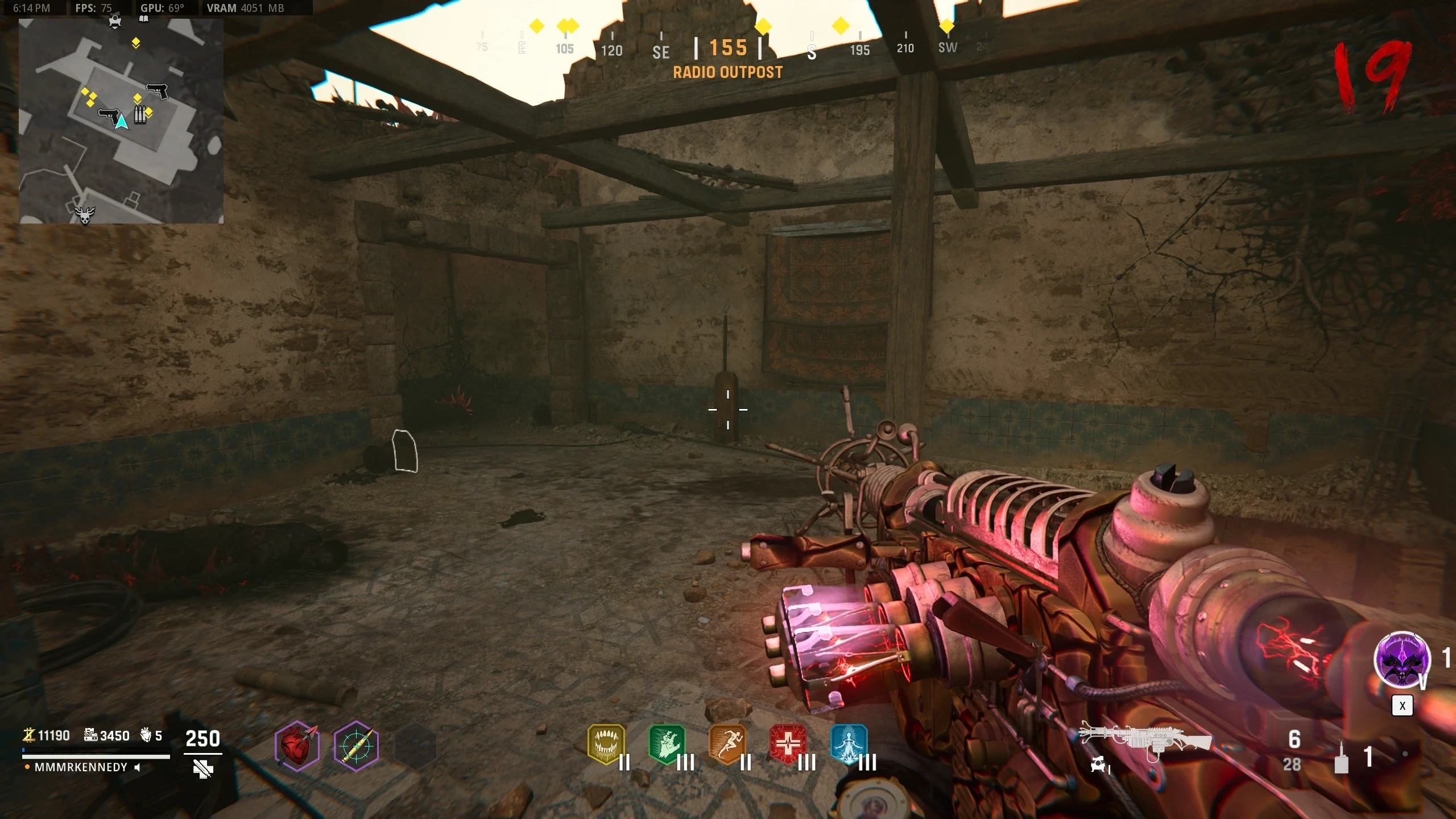Activate the purple demon artifact ability
Viewport: 1456px width, 819px height.
coord(1402,660)
